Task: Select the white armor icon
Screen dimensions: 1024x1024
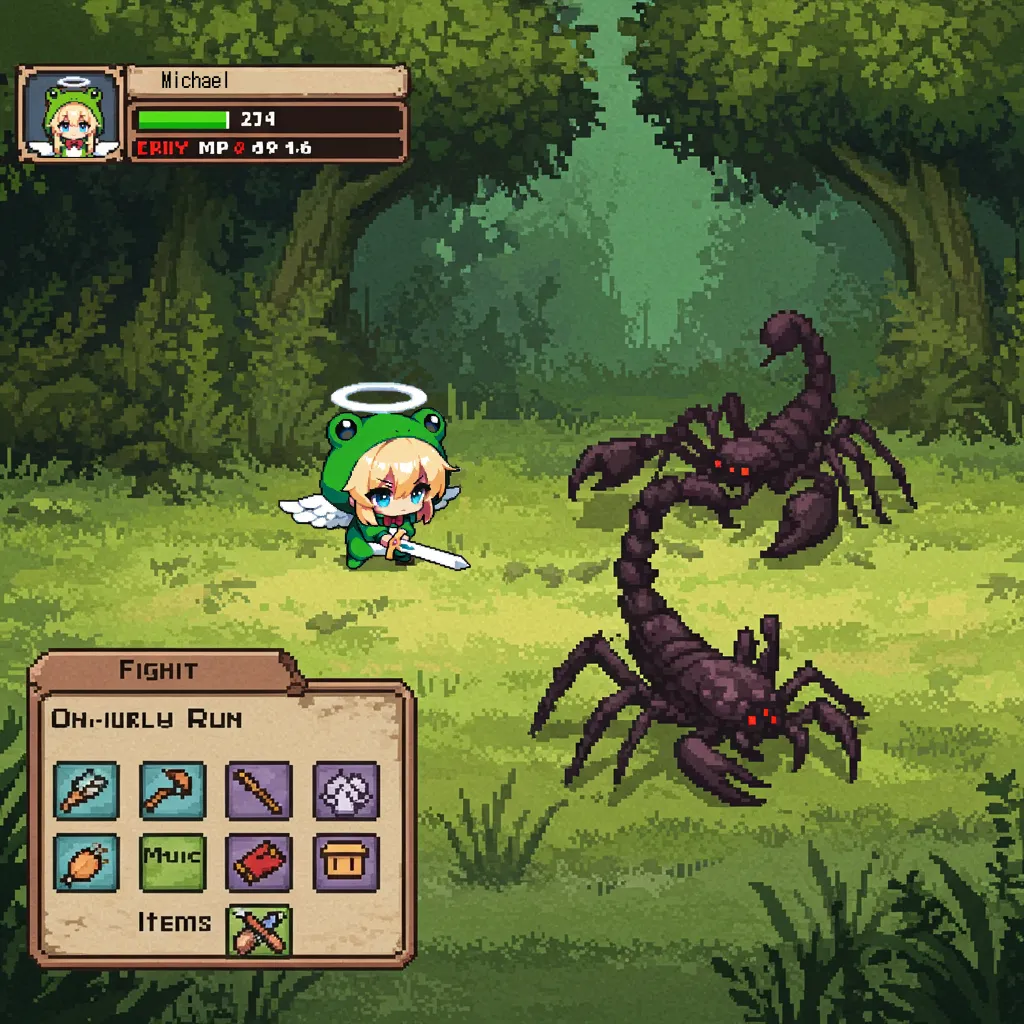Action: click(346, 790)
